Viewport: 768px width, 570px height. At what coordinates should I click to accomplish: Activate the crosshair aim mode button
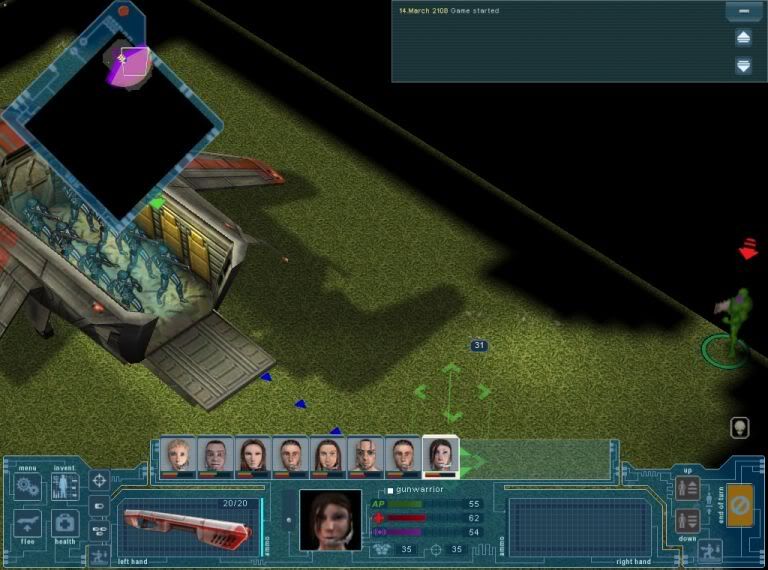[x=99, y=481]
